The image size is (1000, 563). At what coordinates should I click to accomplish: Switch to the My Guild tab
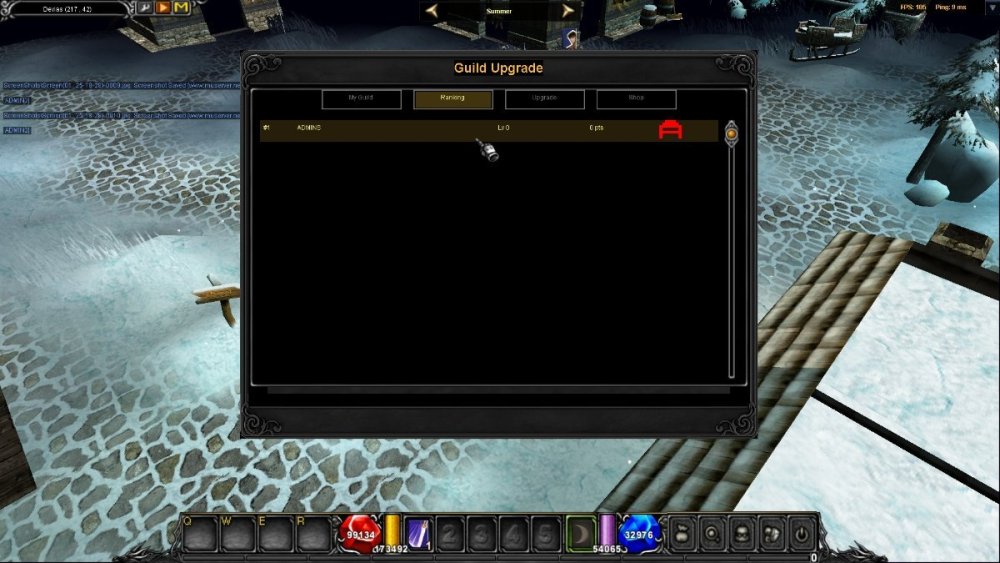pos(361,99)
